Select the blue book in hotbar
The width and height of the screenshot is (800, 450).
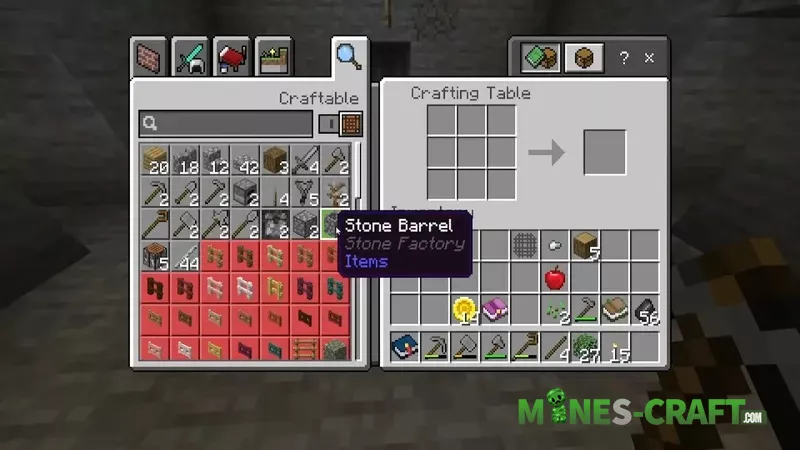pyautogui.click(x=405, y=347)
